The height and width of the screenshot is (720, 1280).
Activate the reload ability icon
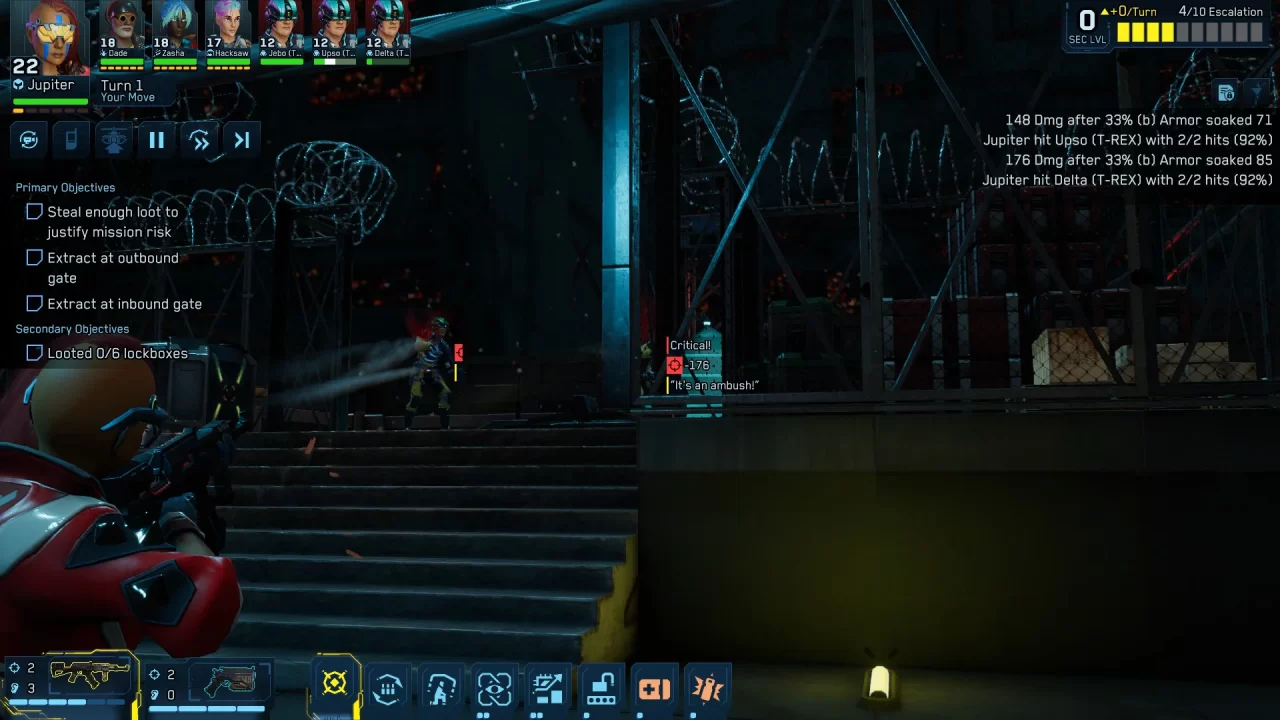point(387,688)
